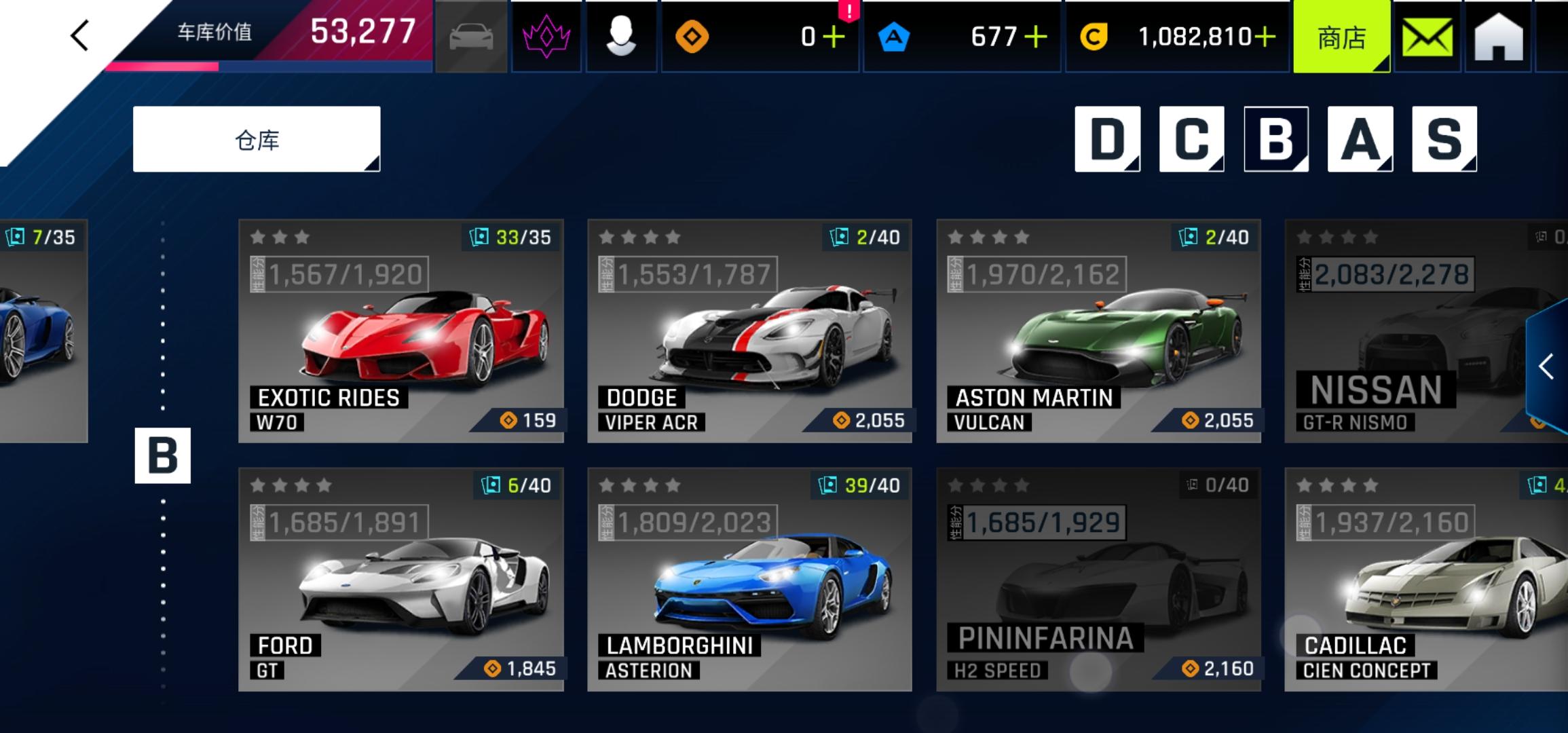
Task: View the locked Pininfarina H2 Speed card
Action: [x=1098, y=579]
